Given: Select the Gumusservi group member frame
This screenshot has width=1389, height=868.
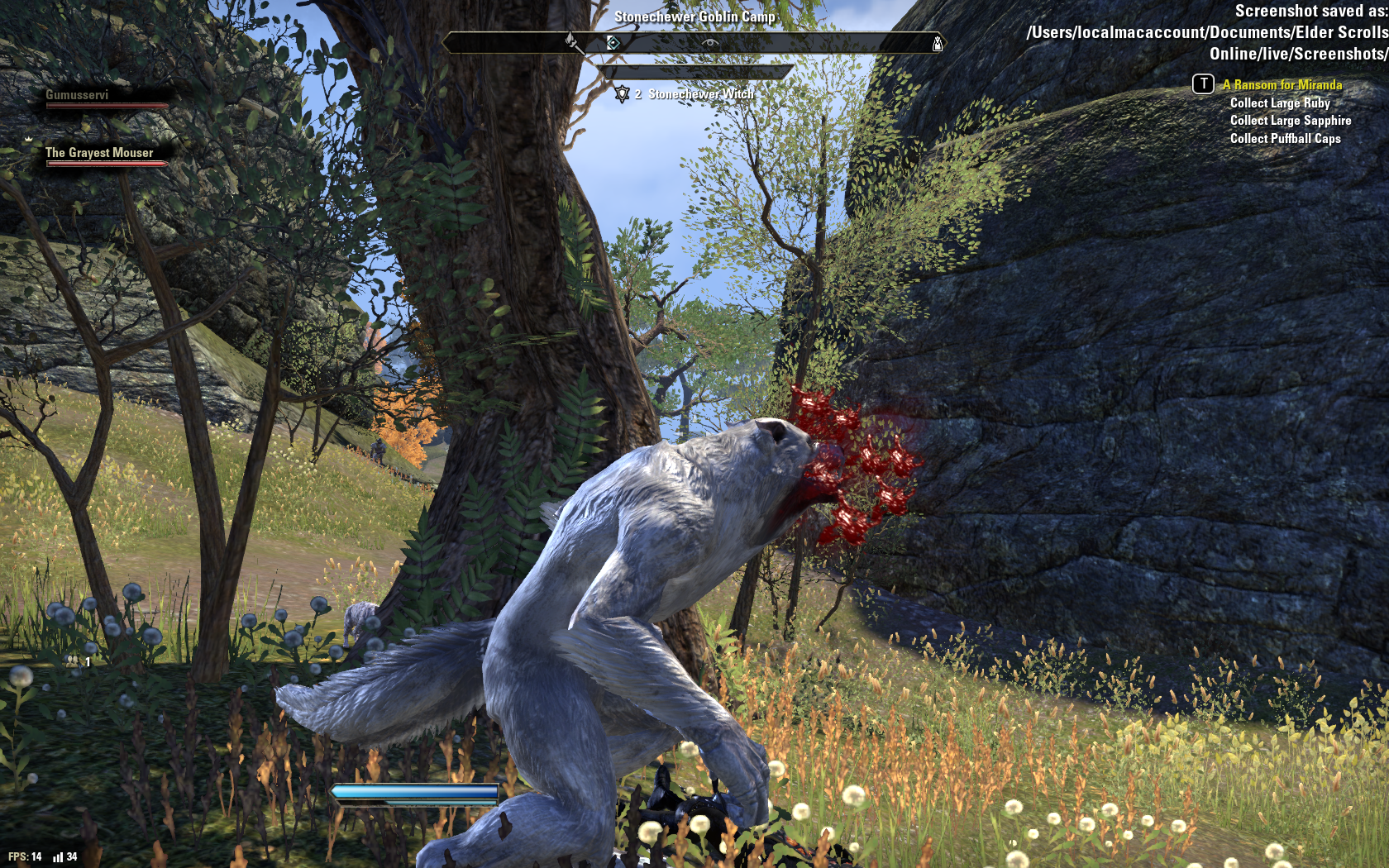Looking at the screenshot, I should click(77, 96).
